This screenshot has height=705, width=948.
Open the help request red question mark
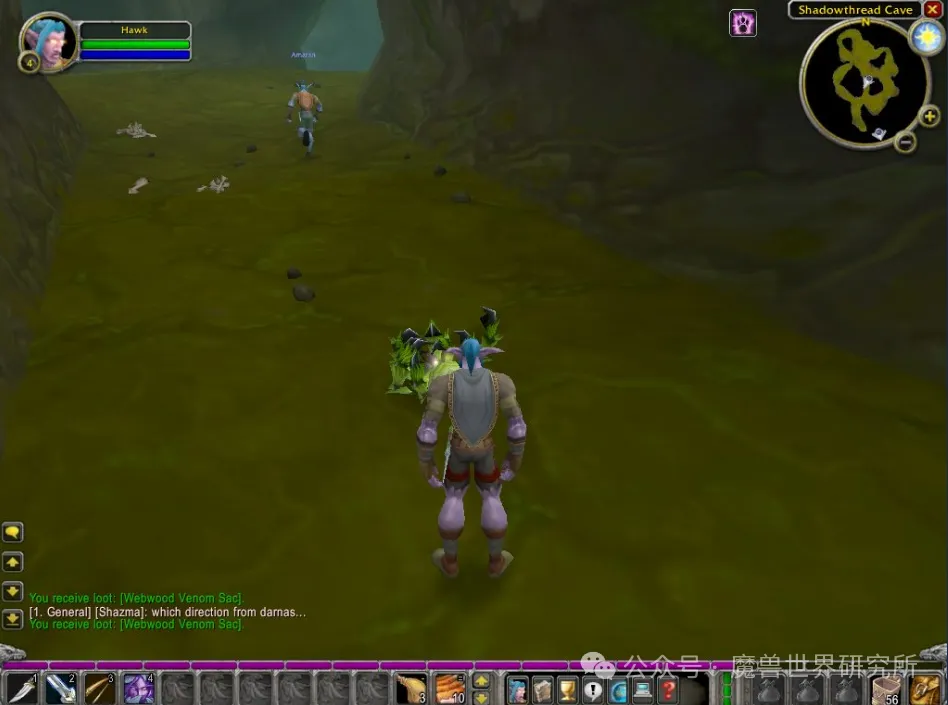point(668,689)
